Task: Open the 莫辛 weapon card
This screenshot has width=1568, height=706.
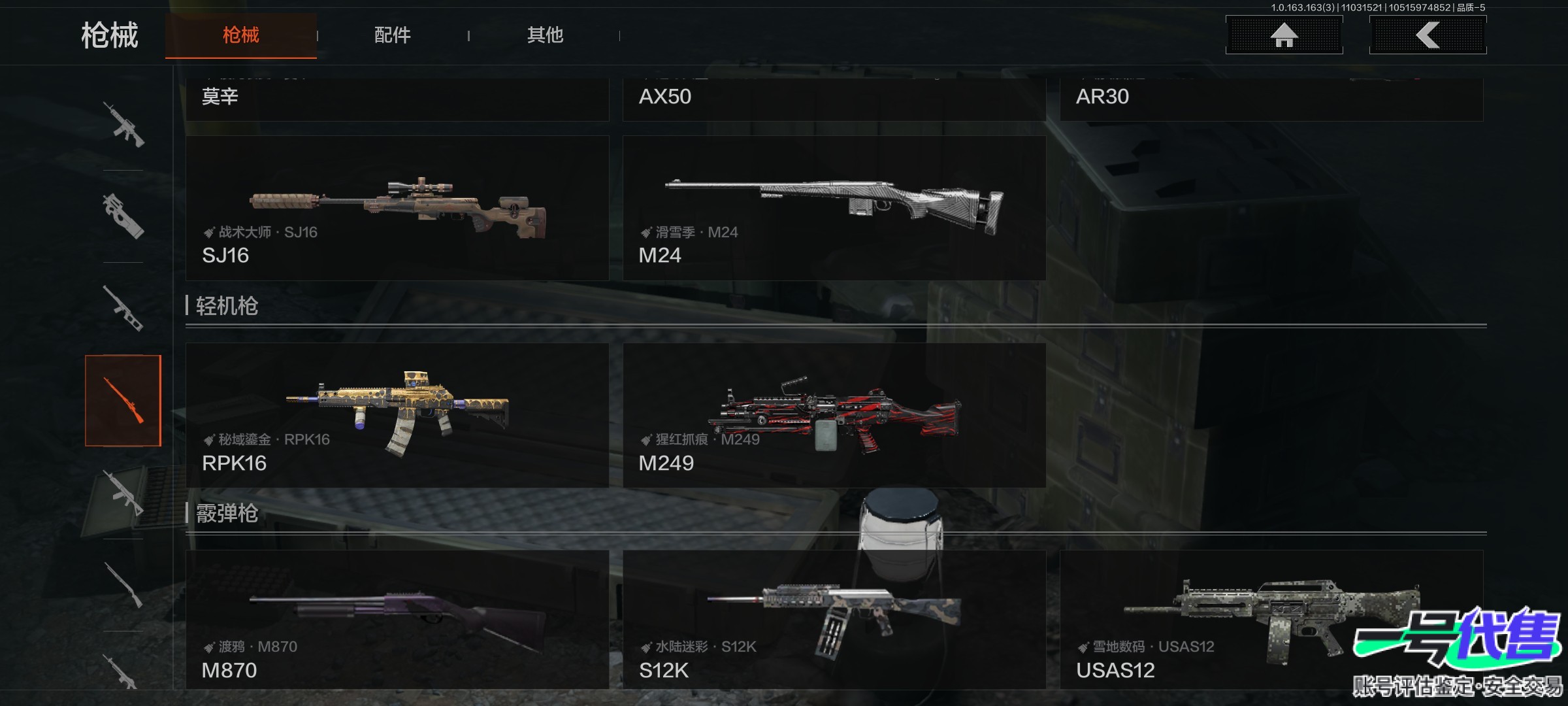Action: (x=397, y=98)
